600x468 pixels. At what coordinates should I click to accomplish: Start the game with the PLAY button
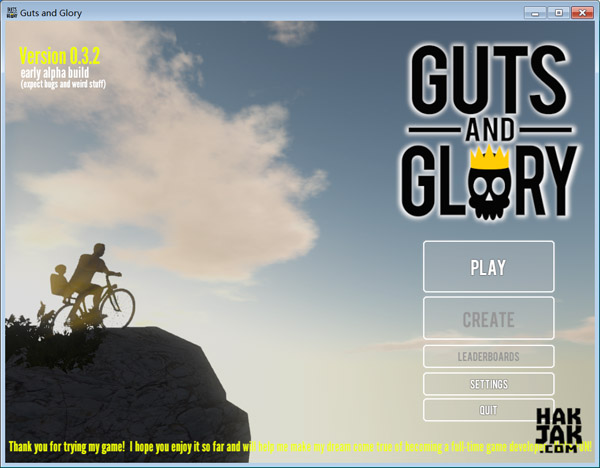pos(488,267)
